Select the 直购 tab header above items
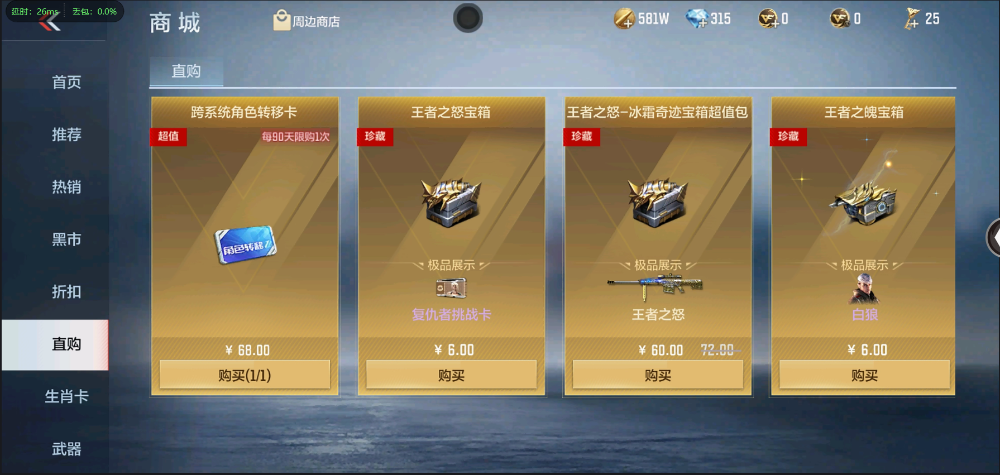 186,71
